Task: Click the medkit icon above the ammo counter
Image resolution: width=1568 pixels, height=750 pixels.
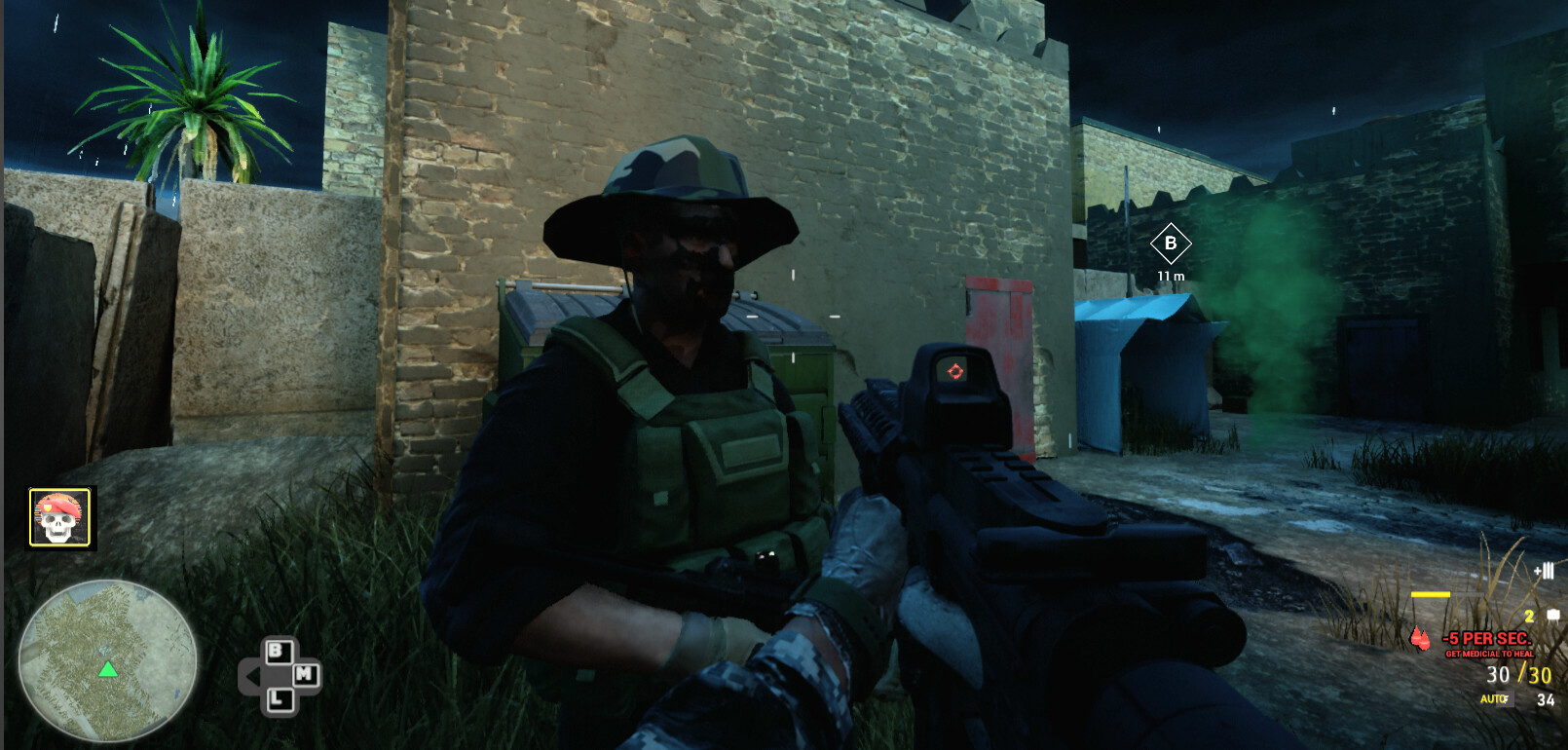Action: click(x=1545, y=570)
